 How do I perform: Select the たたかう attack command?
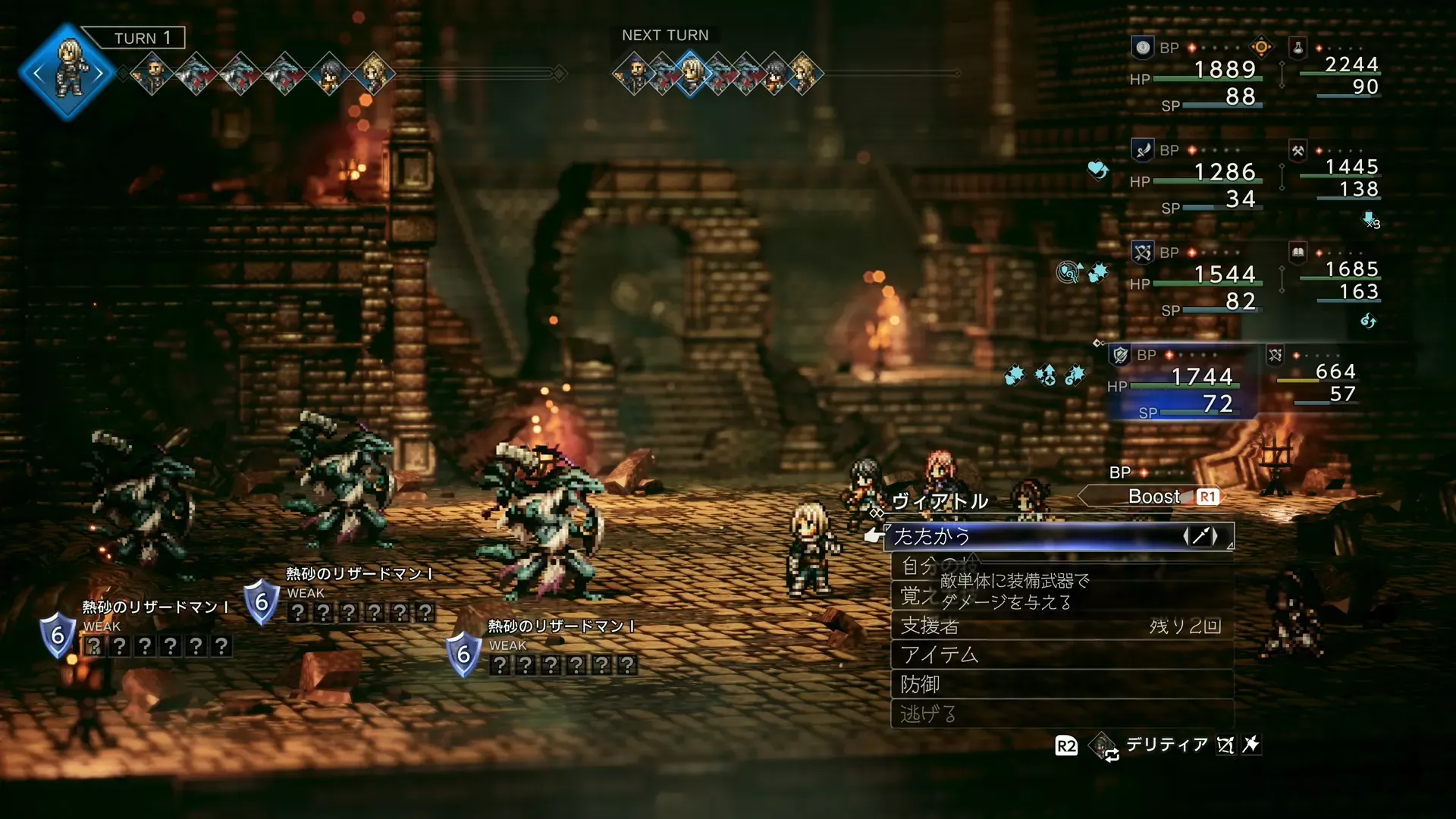[x=1059, y=536]
